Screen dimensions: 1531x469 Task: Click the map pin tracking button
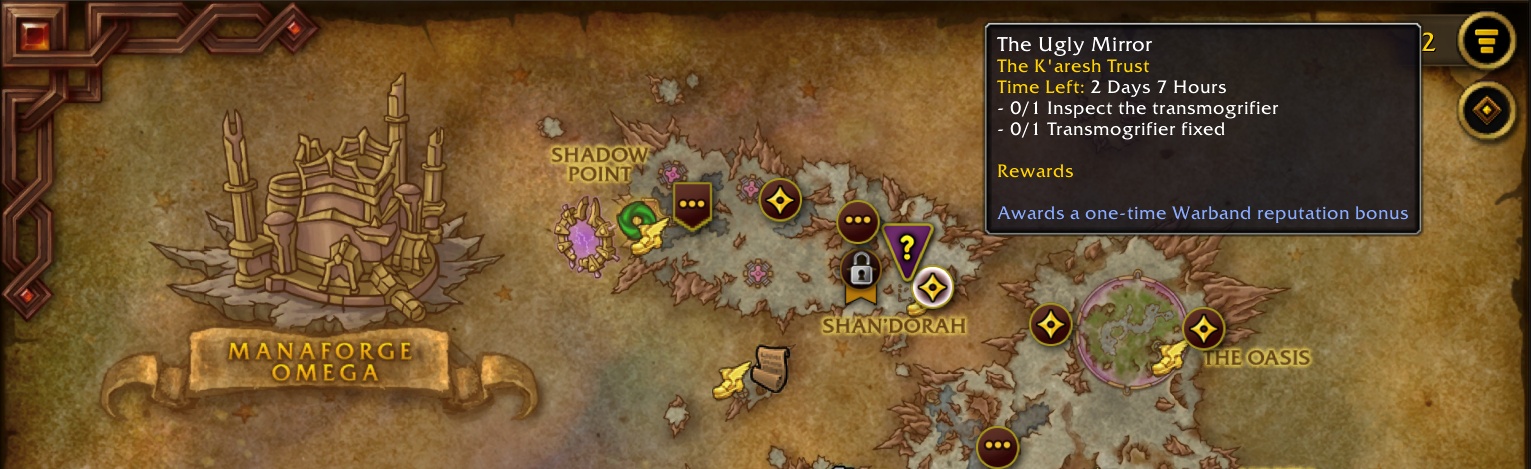pos(1487,110)
